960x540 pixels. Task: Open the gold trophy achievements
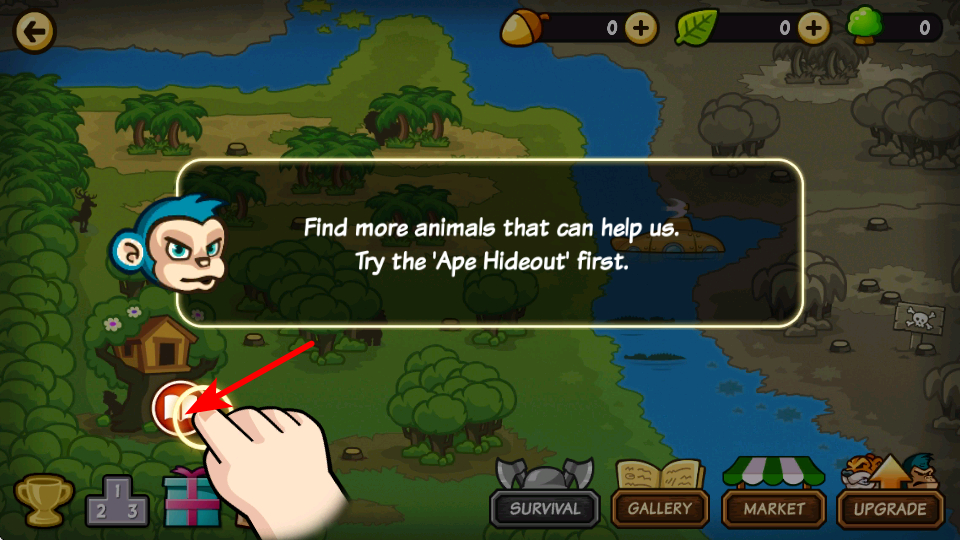click(x=44, y=500)
